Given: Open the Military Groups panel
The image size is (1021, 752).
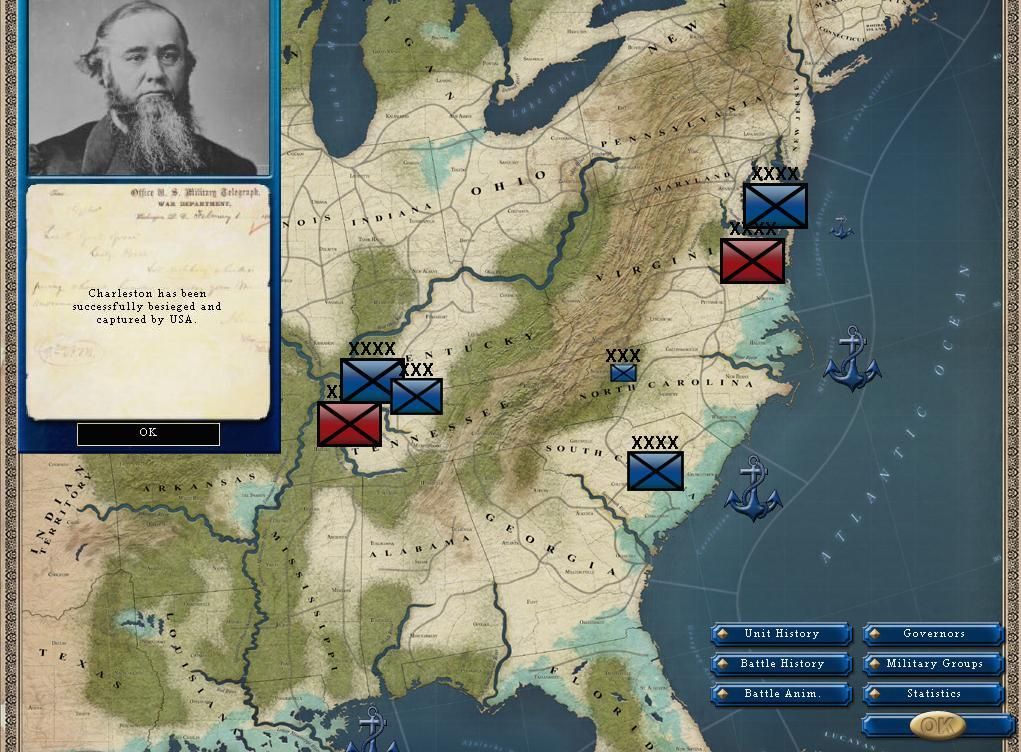Looking at the screenshot, I should coord(933,664).
